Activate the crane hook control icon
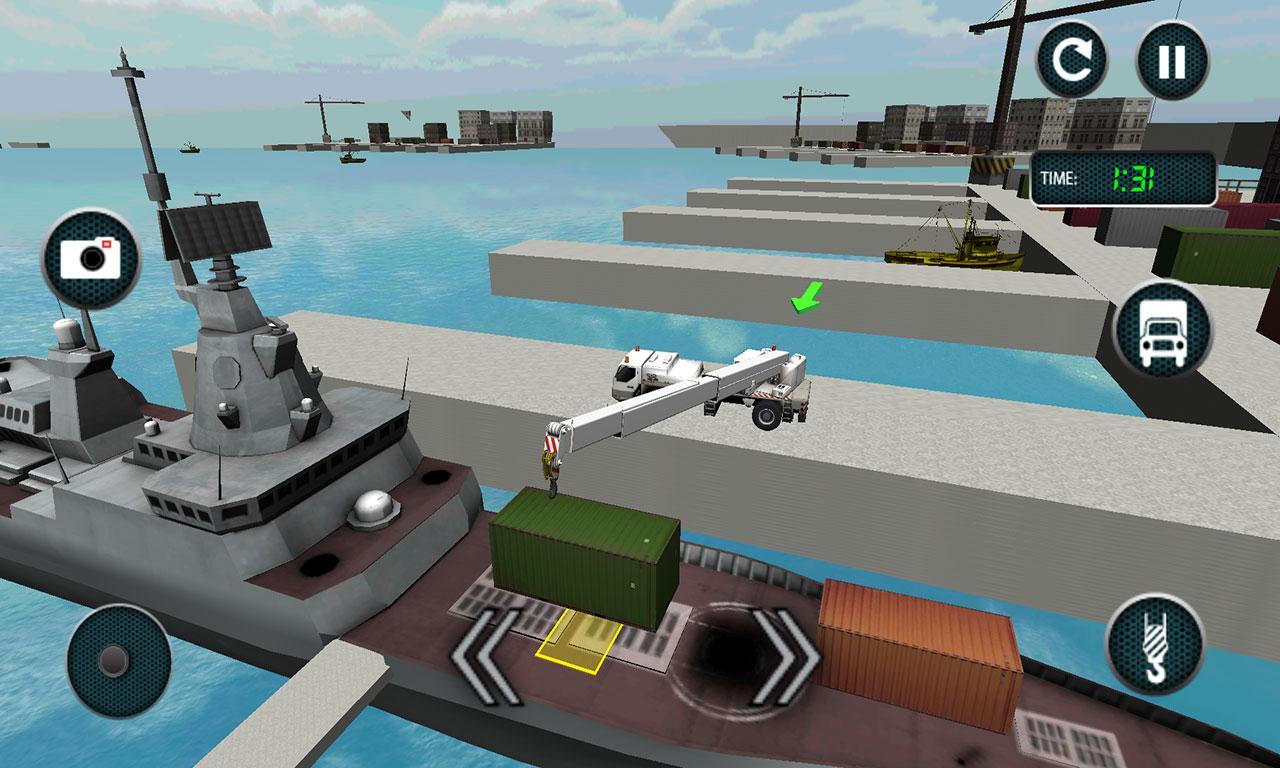The height and width of the screenshot is (768, 1280). 1157,645
